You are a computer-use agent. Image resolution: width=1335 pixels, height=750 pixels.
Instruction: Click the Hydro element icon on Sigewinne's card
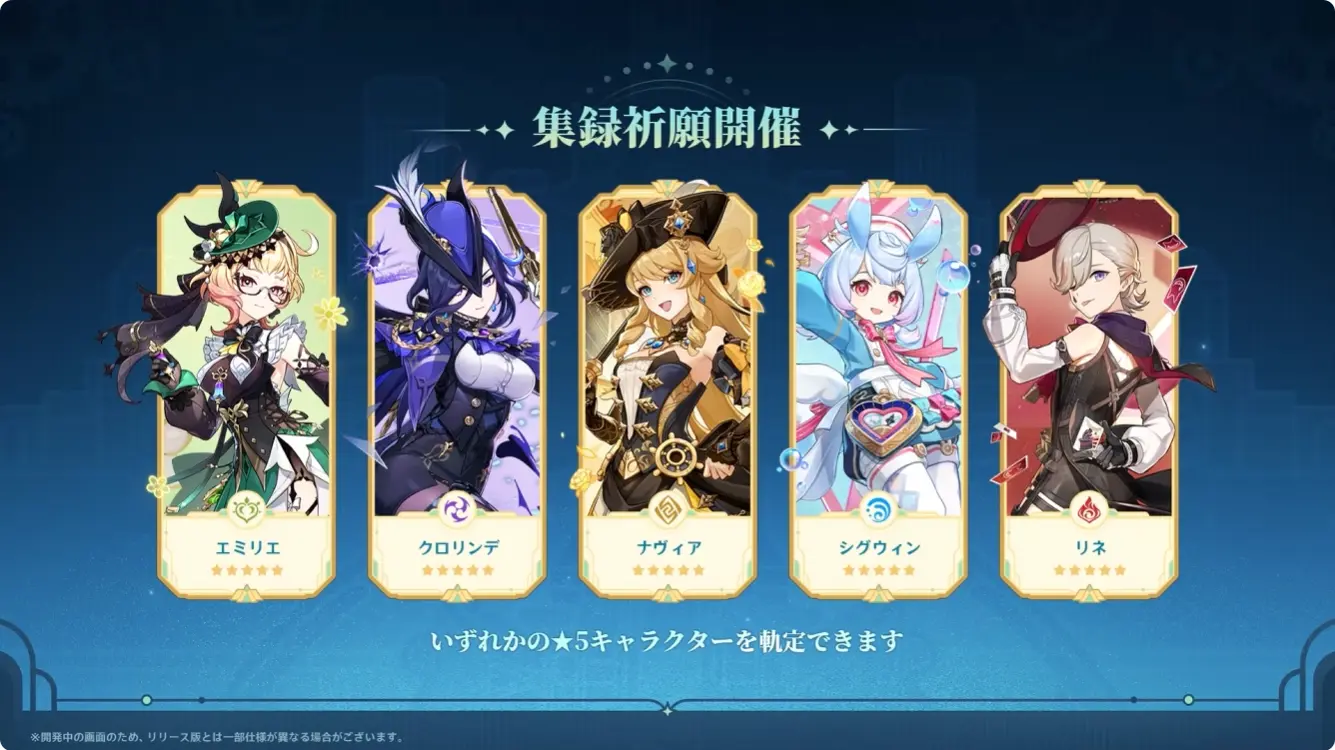pos(880,508)
